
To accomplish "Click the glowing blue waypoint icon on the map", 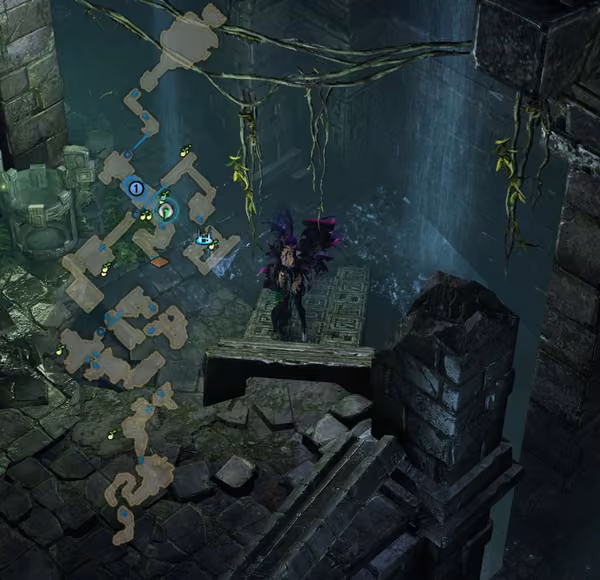I will click(205, 239).
